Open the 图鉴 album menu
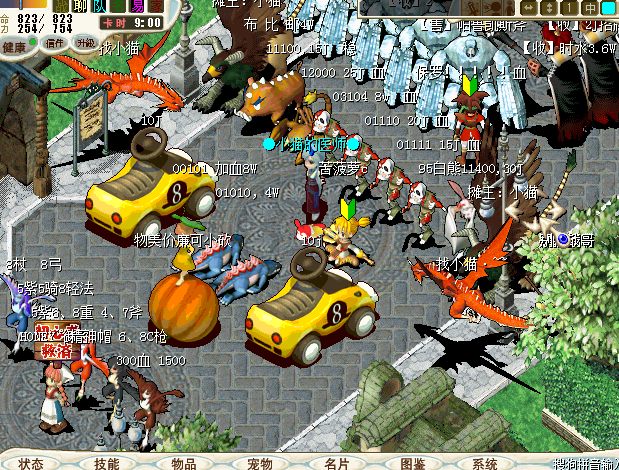Screen dimensions: 619x470 [x=412, y=463]
